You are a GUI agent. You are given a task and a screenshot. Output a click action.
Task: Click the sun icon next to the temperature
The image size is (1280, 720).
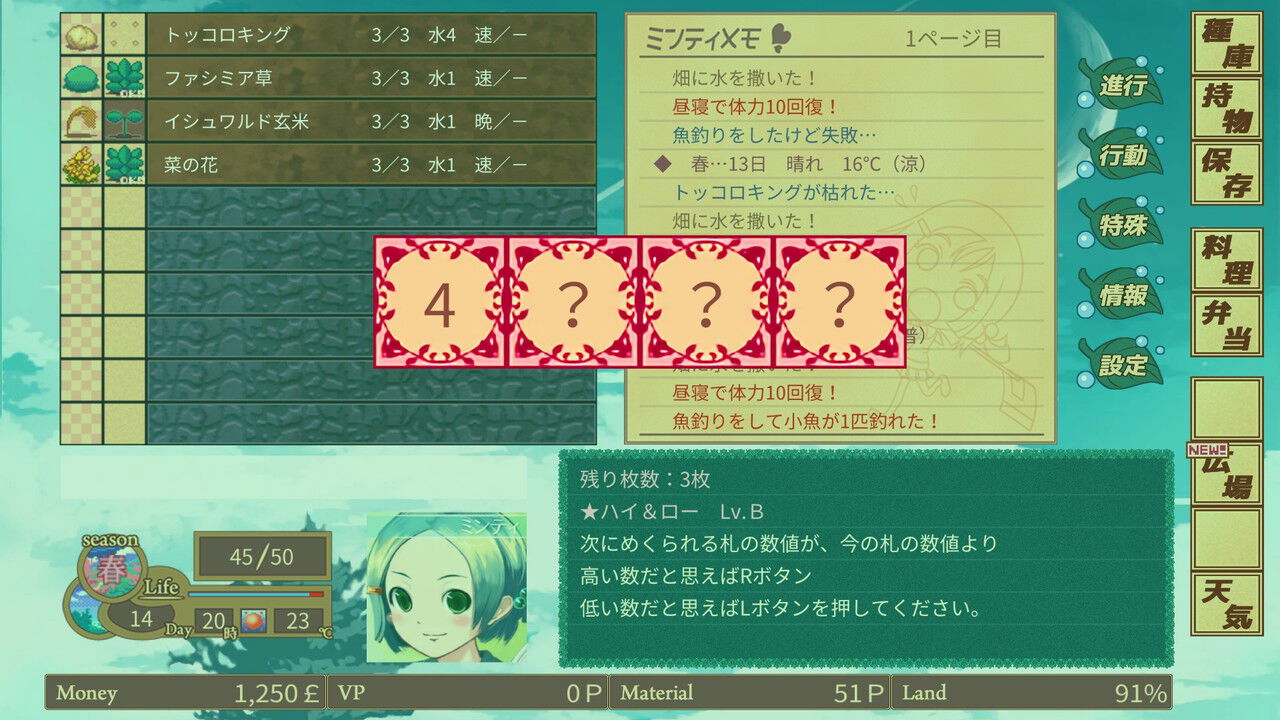pos(254,622)
